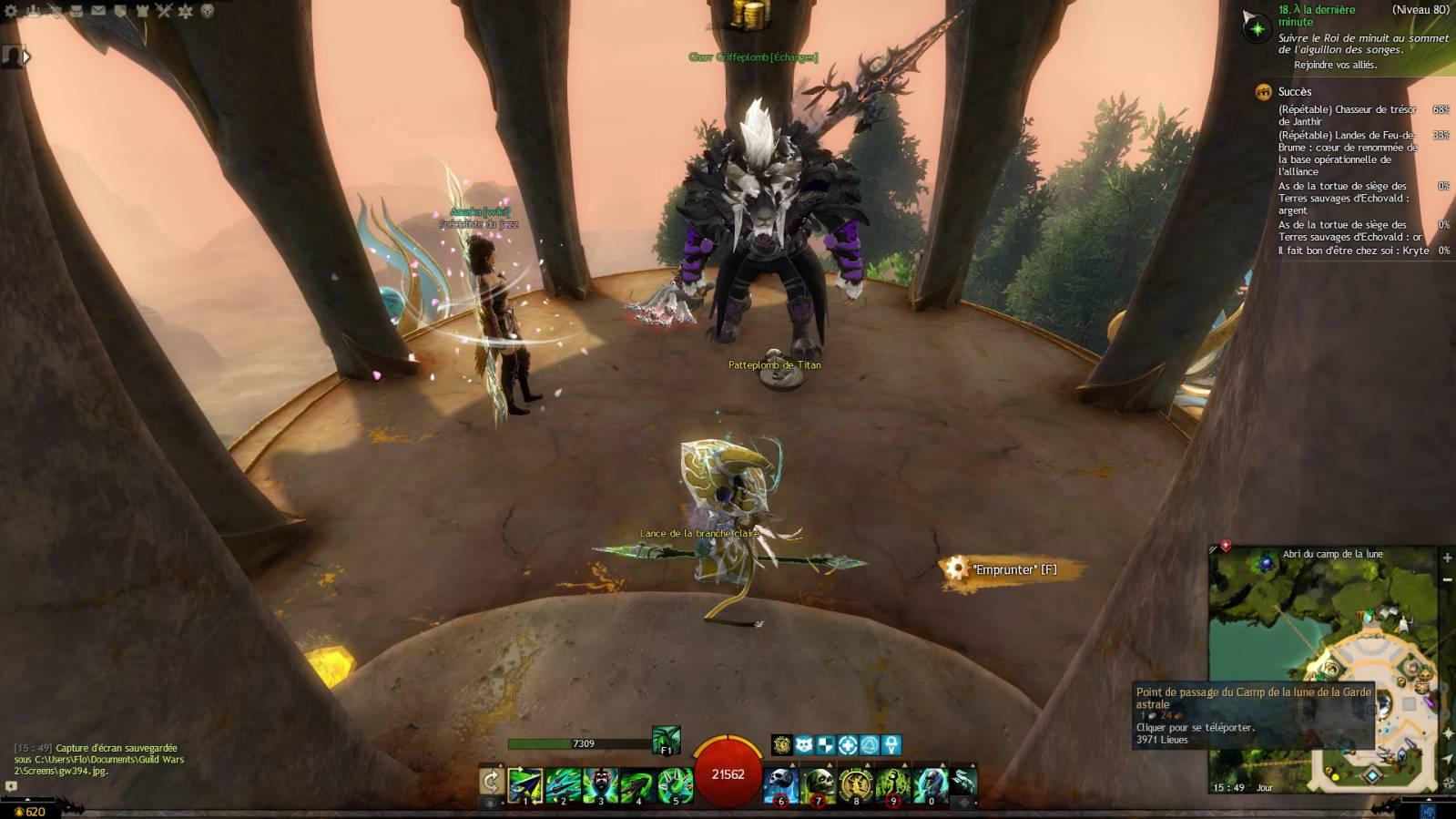Screen dimensions: 1456x819
Task: Trigger the F1 profession skill
Action: (666, 740)
